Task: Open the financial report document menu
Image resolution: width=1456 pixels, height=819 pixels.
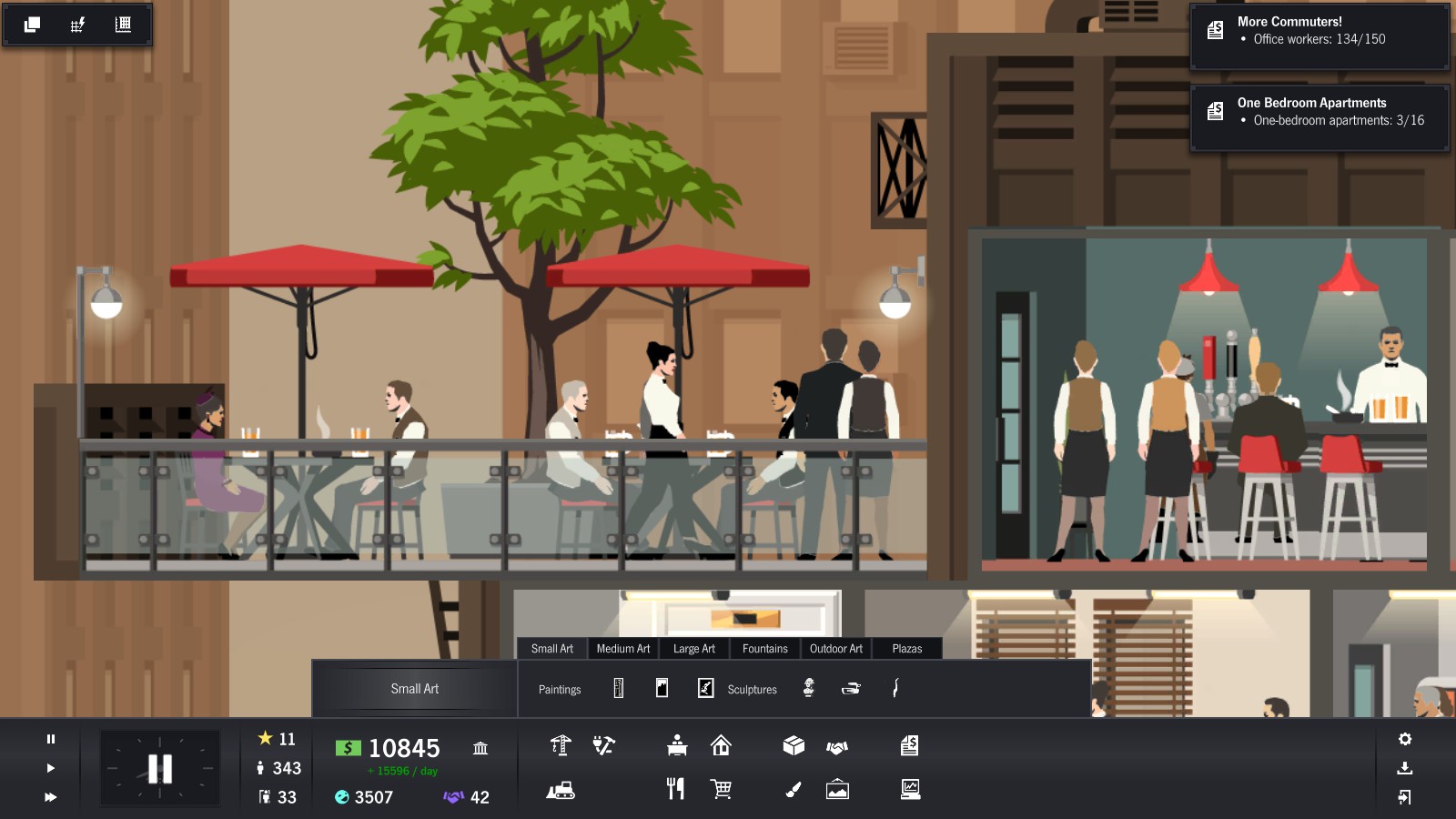Action: coord(911,747)
